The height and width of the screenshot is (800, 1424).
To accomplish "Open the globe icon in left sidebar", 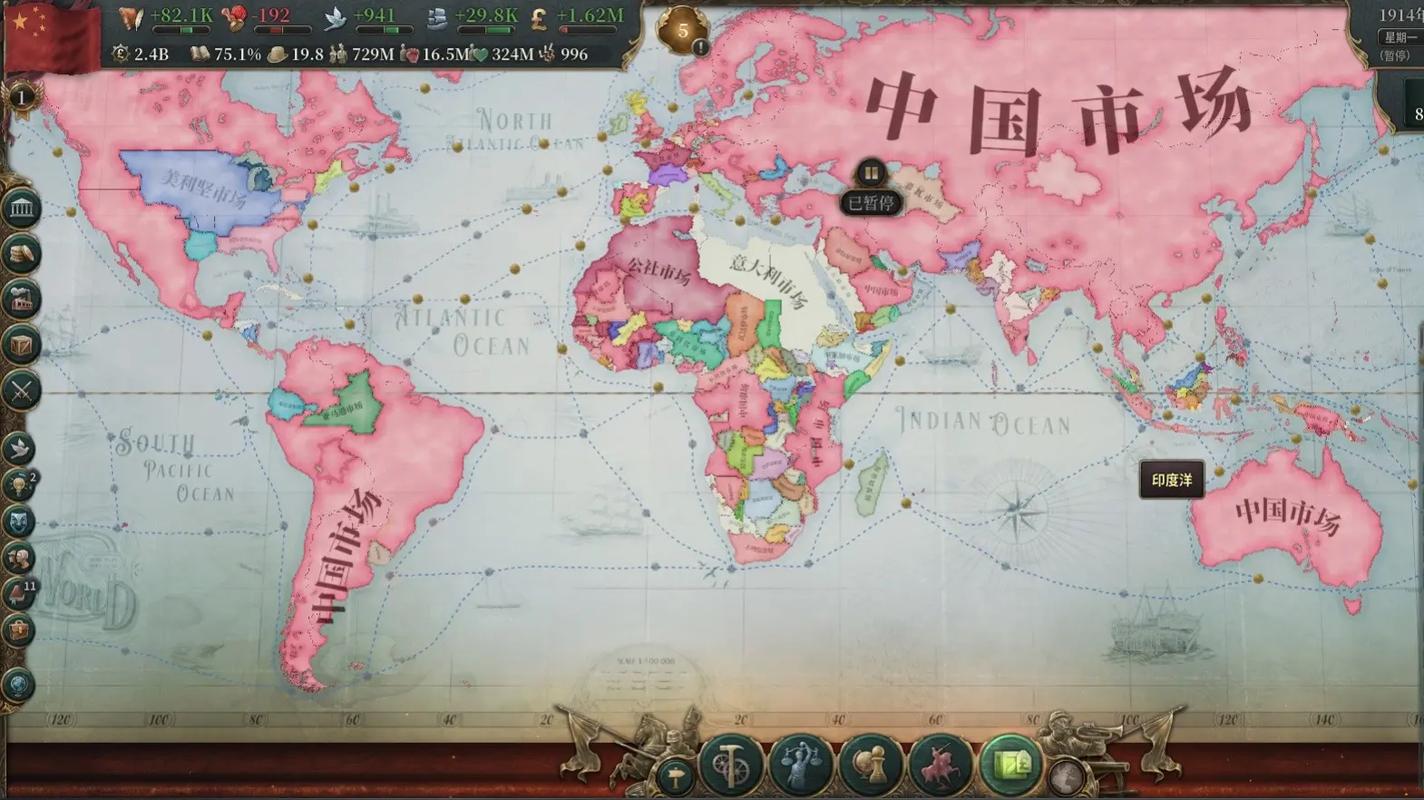I will [19, 685].
